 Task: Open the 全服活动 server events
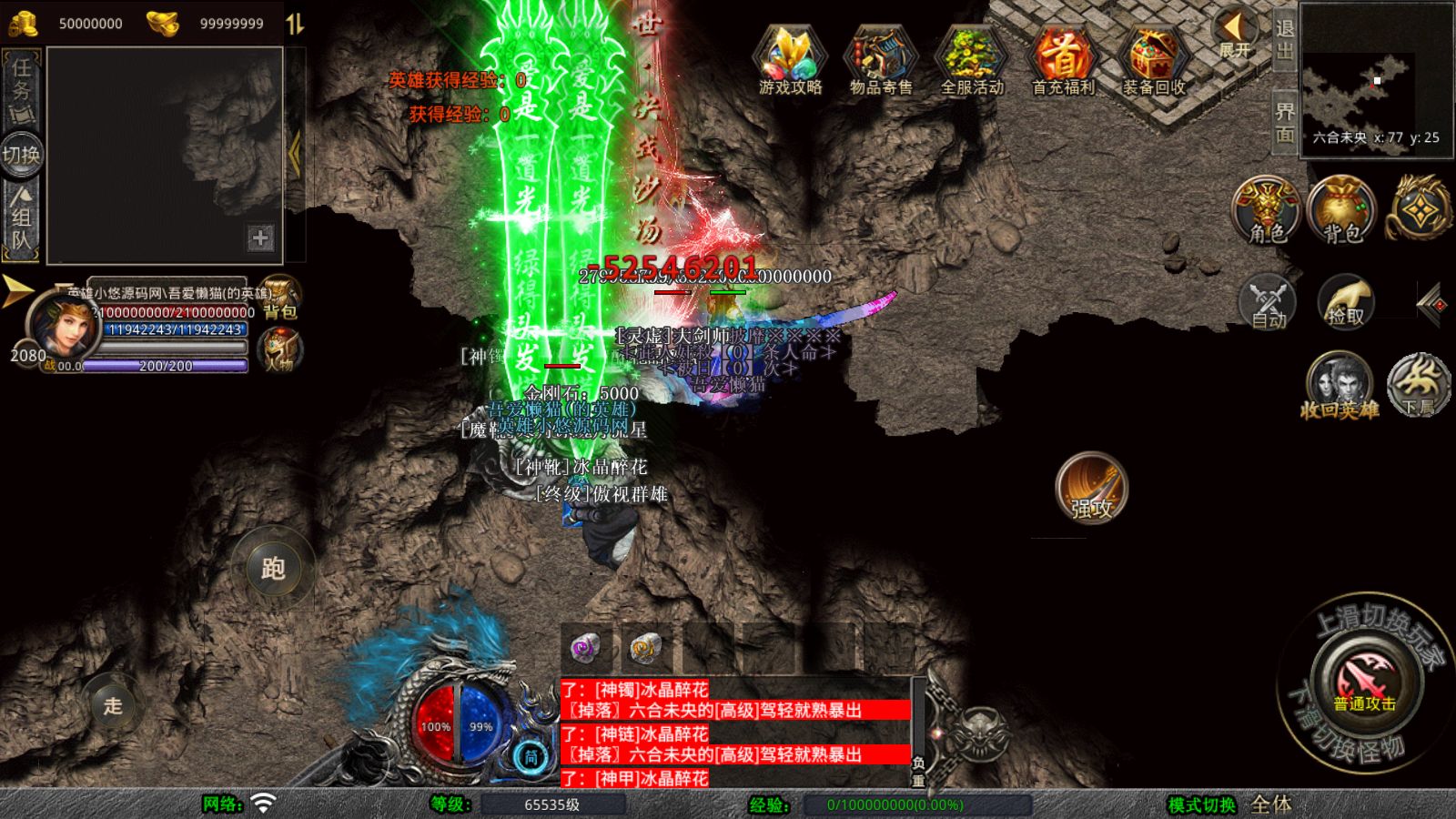pos(971,60)
